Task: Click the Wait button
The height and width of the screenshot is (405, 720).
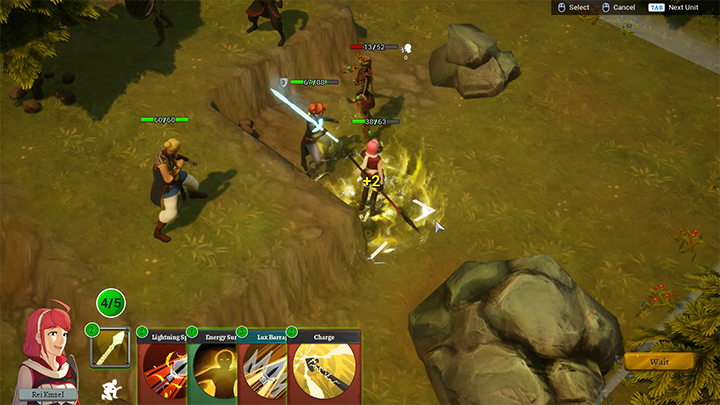Action: (x=659, y=361)
